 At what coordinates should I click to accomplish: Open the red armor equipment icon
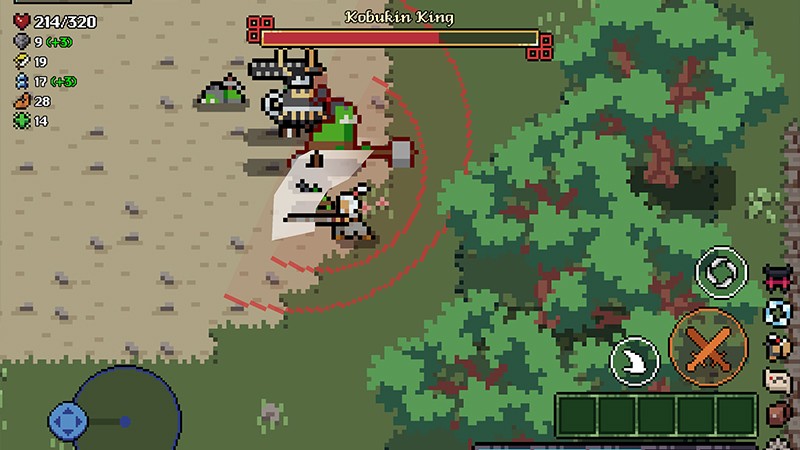point(778,278)
